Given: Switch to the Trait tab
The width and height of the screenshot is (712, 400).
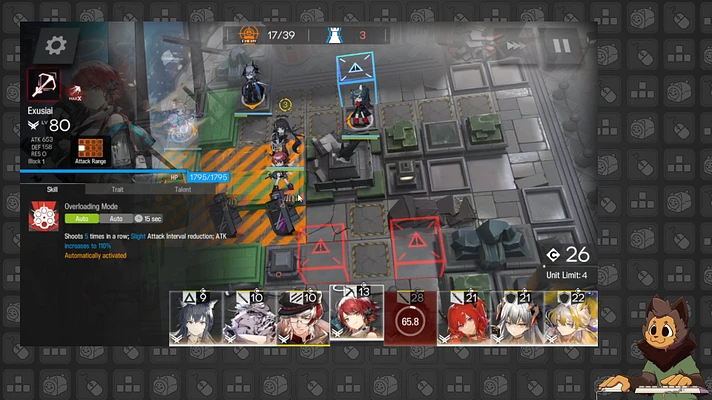Looking at the screenshot, I should pyautogui.click(x=116, y=188).
